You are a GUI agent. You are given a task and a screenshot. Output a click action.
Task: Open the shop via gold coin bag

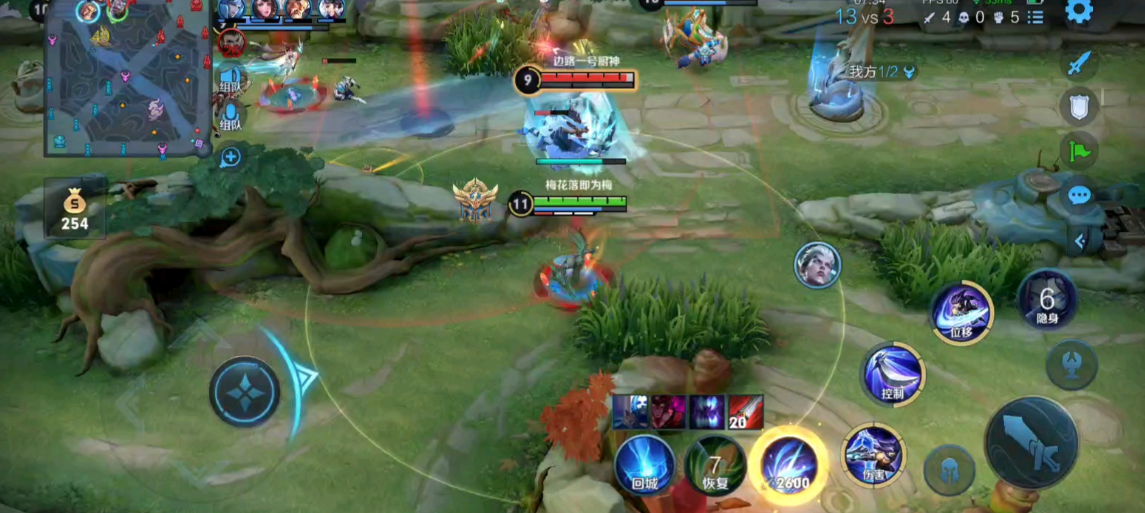tap(74, 210)
